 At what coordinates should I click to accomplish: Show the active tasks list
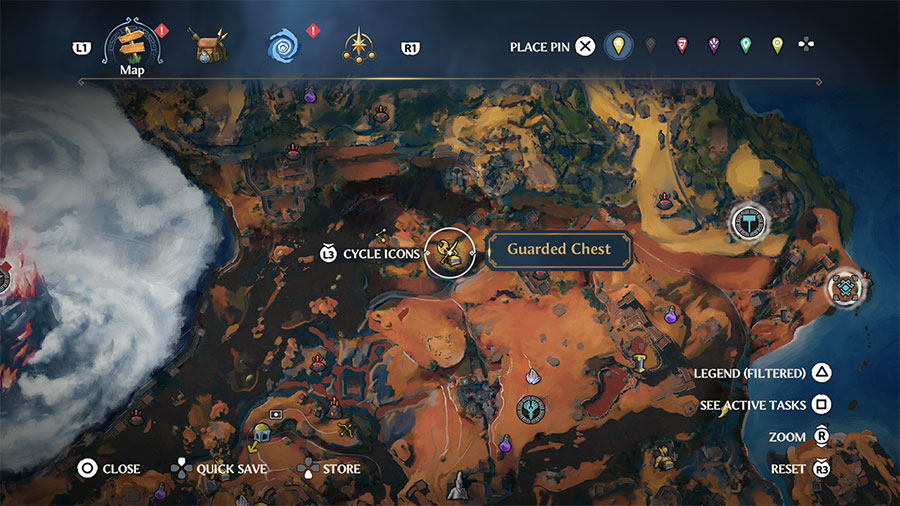tap(821, 405)
